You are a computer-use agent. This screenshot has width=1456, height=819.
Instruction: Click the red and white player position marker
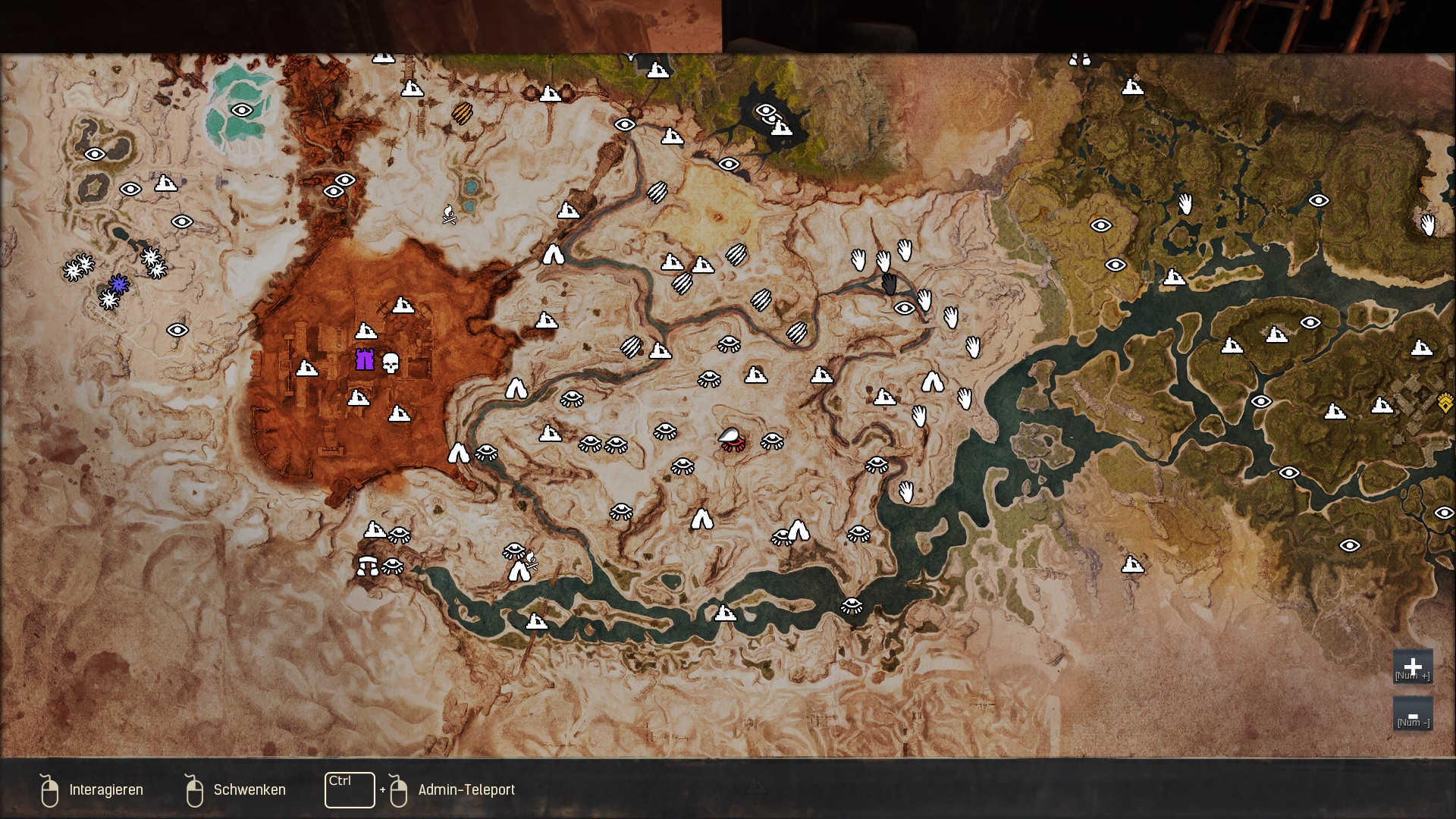point(732,439)
